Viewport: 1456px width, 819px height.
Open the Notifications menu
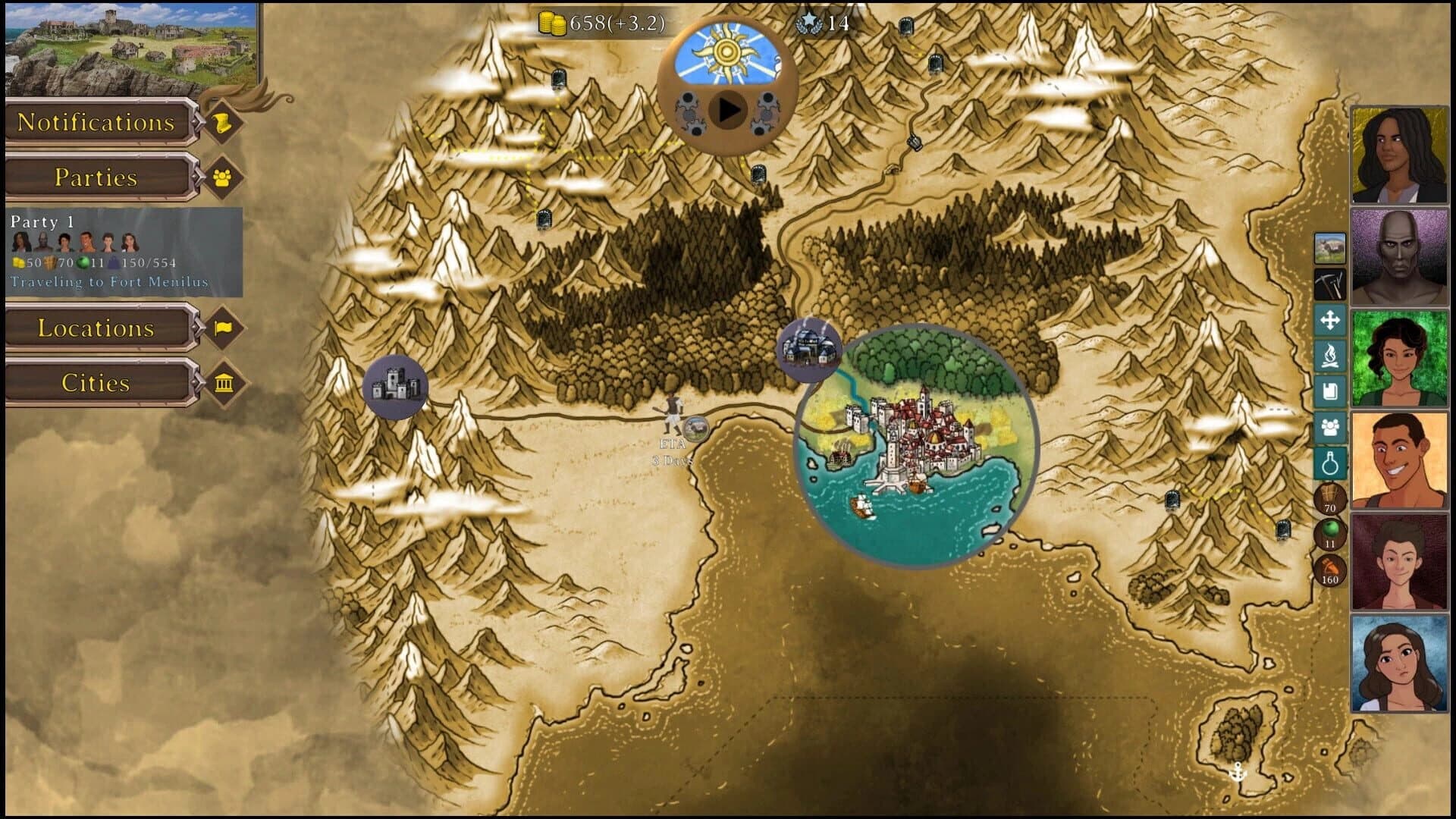tap(97, 122)
